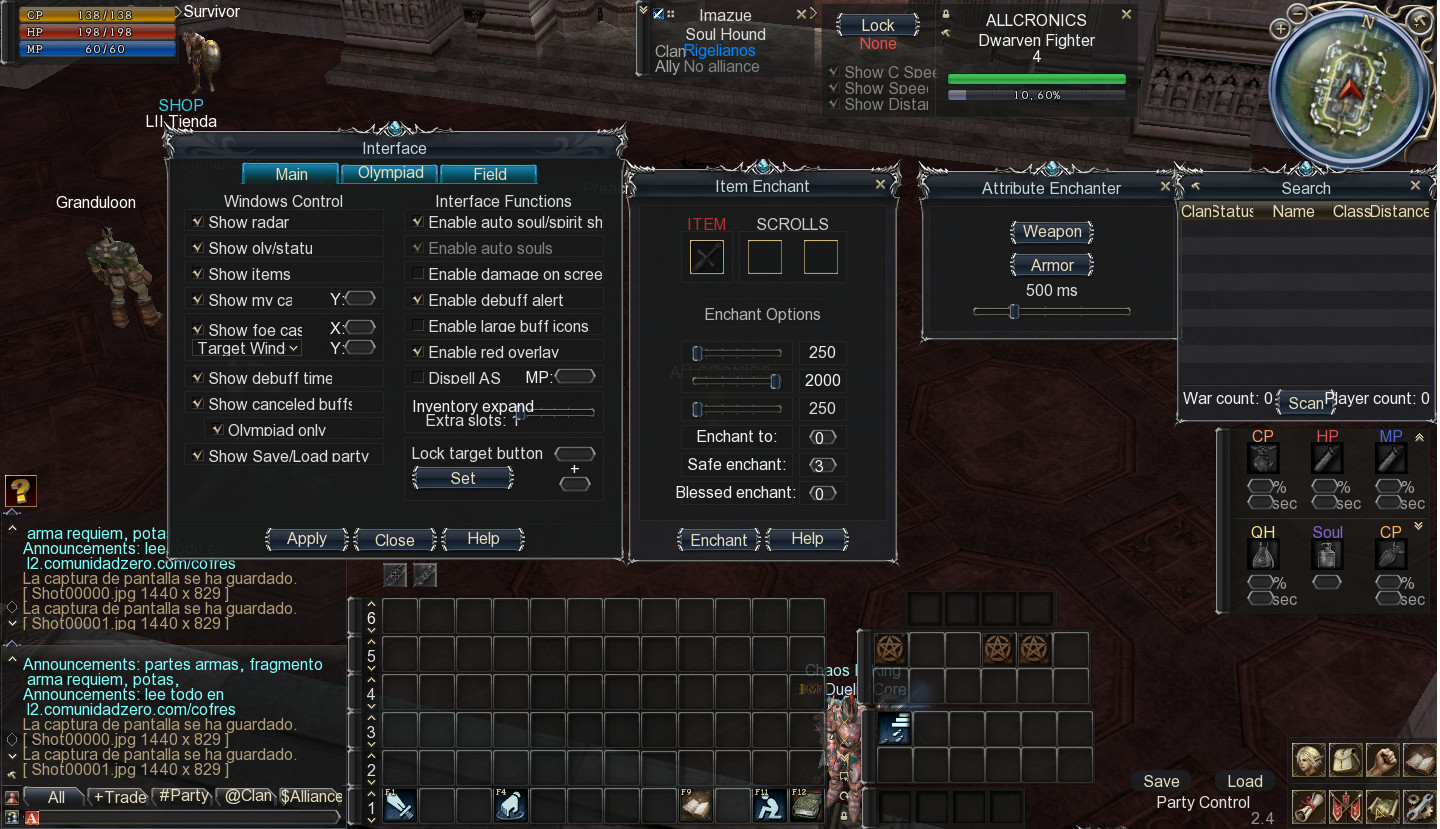Click the Lock target button

click(877, 25)
